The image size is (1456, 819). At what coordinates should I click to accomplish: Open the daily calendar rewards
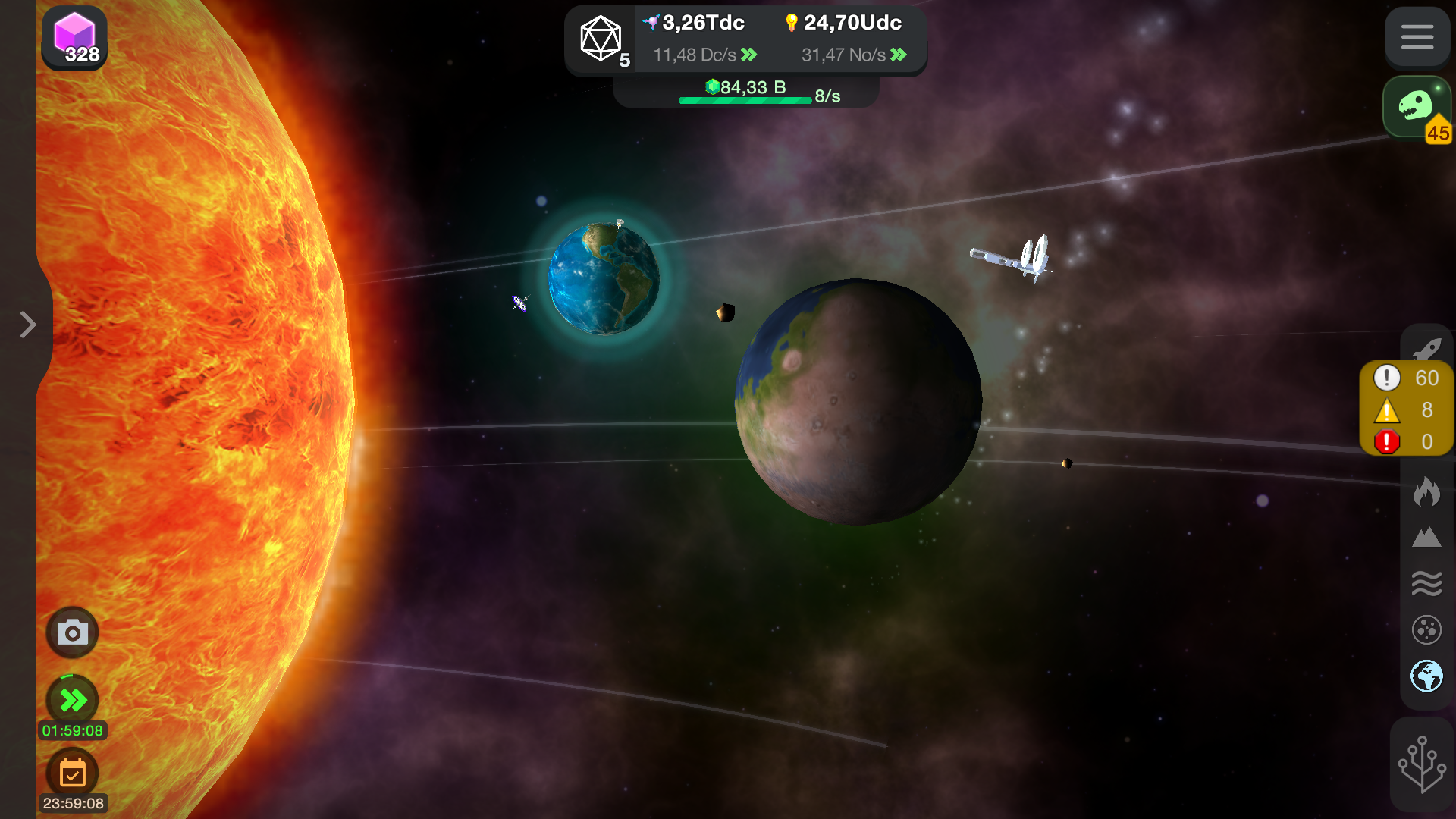point(73,773)
